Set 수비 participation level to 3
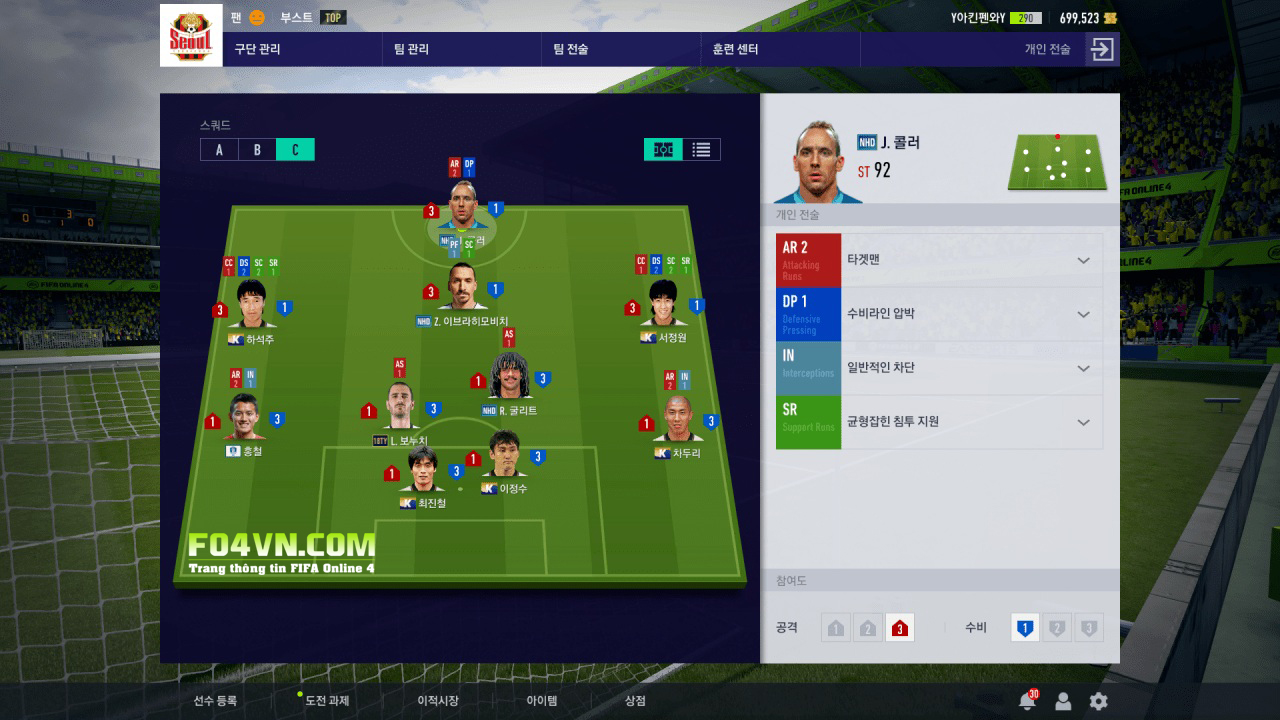The height and width of the screenshot is (720, 1280). point(1089,628)
